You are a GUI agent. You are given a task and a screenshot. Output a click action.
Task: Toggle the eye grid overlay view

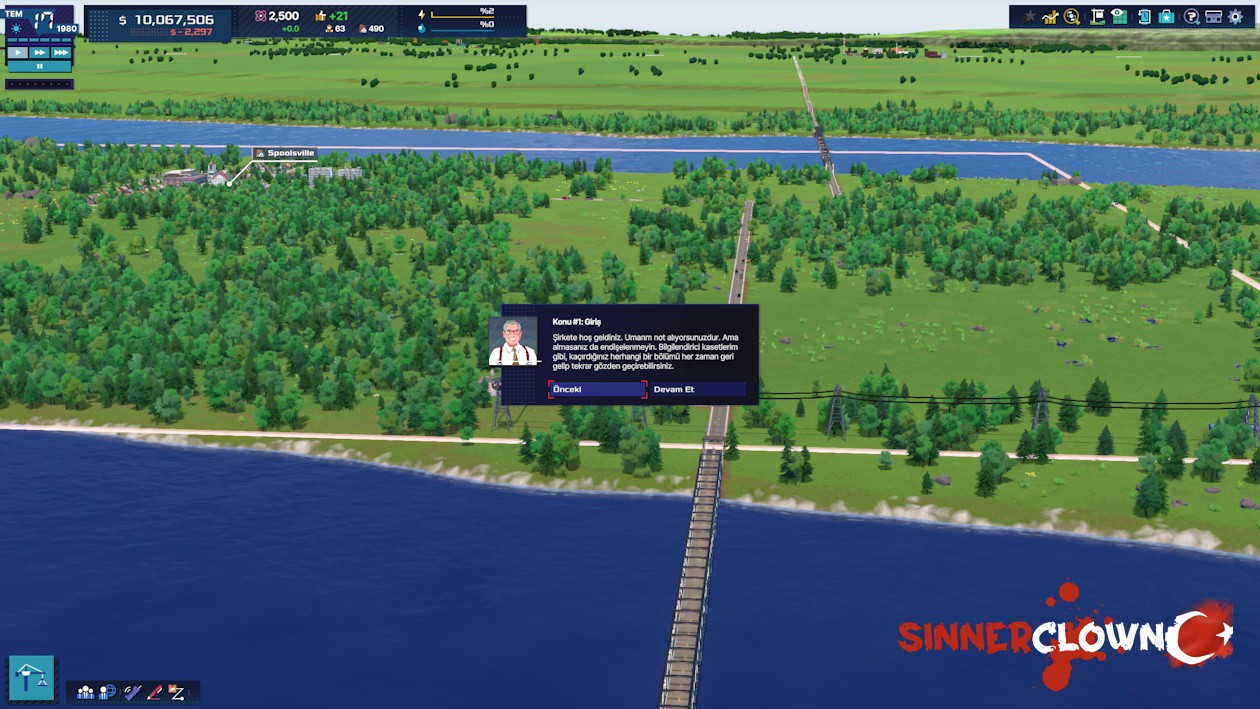(1119, 17)
